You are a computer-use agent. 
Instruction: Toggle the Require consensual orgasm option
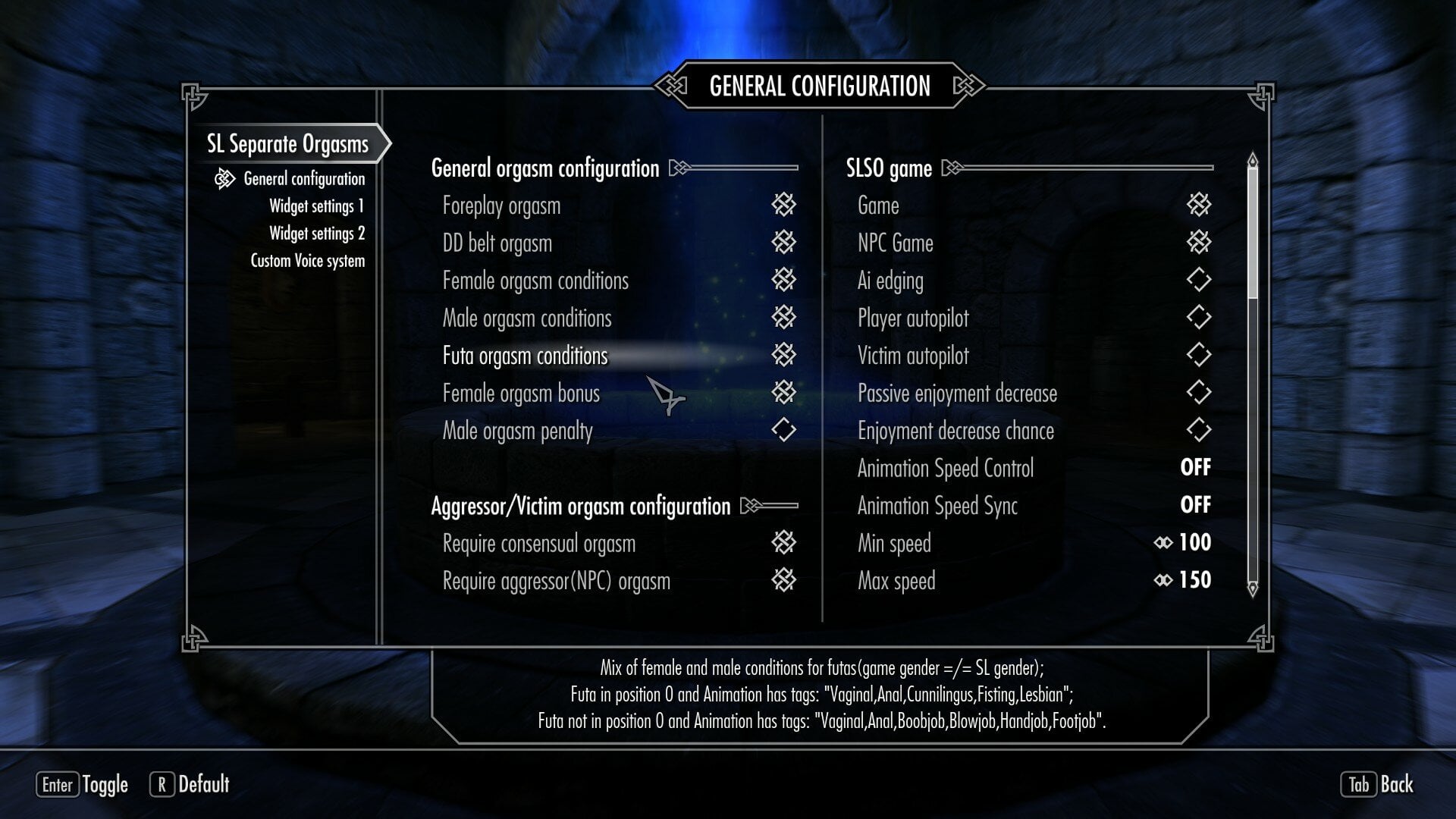[783, 543]
